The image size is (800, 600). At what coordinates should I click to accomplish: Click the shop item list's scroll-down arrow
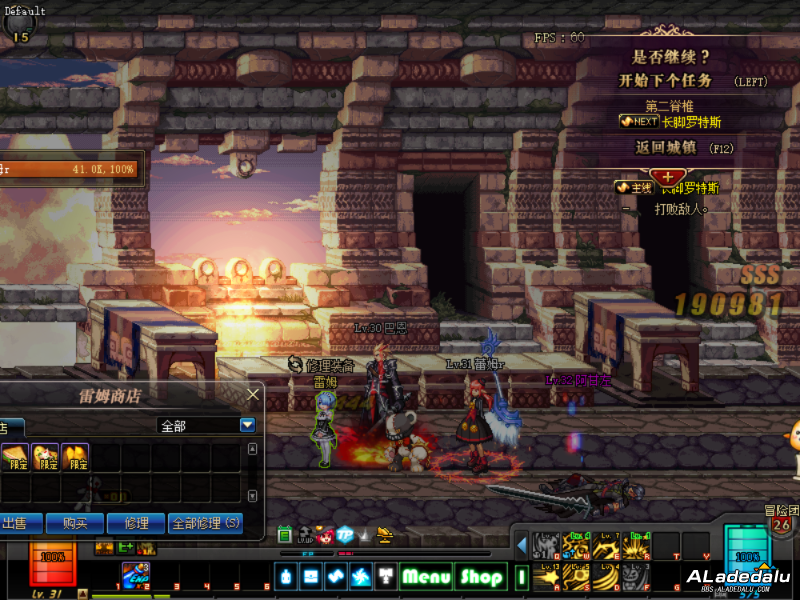pos(252,495)
